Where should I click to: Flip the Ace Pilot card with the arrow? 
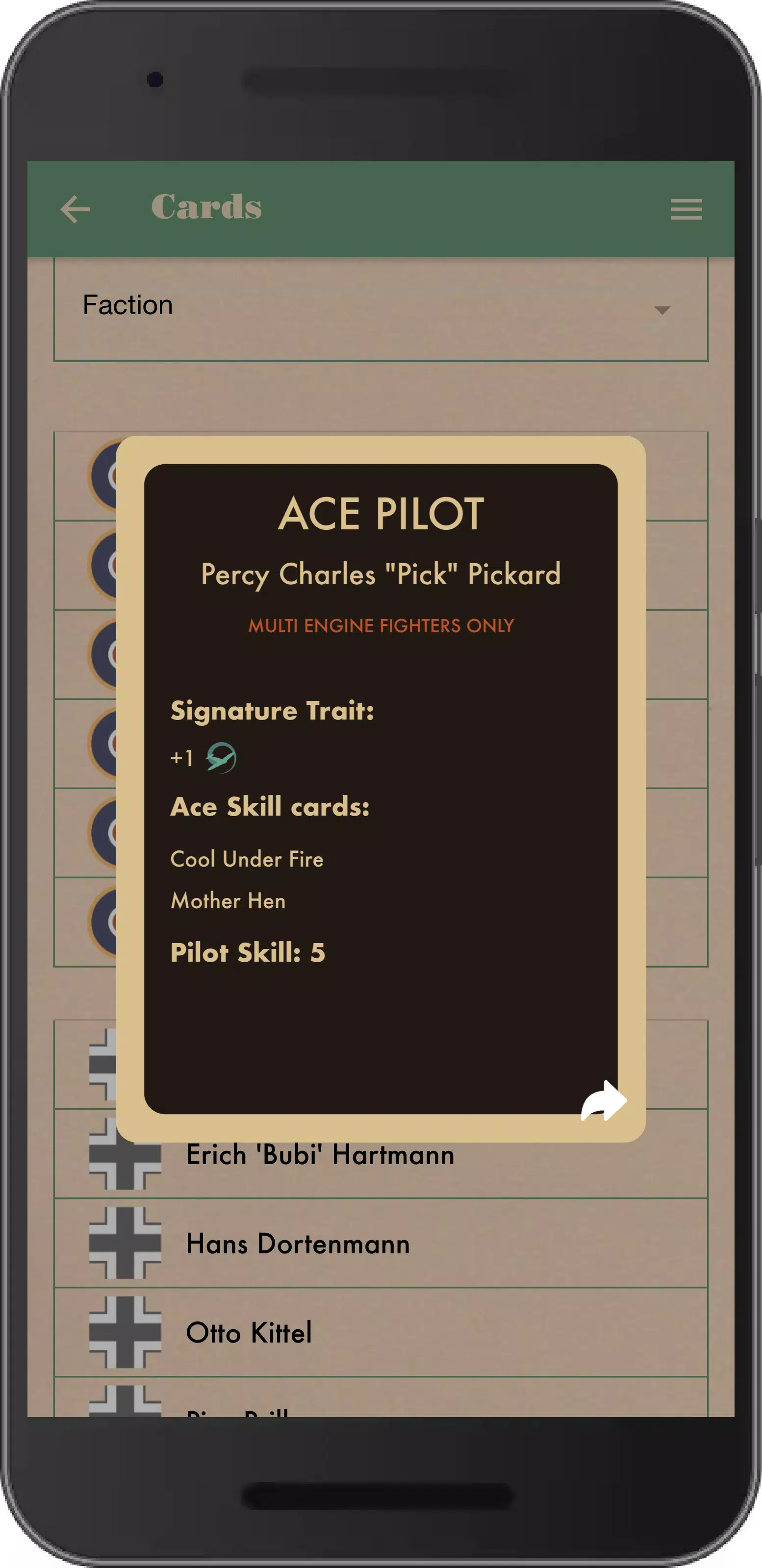click(x=603, y=1100)
